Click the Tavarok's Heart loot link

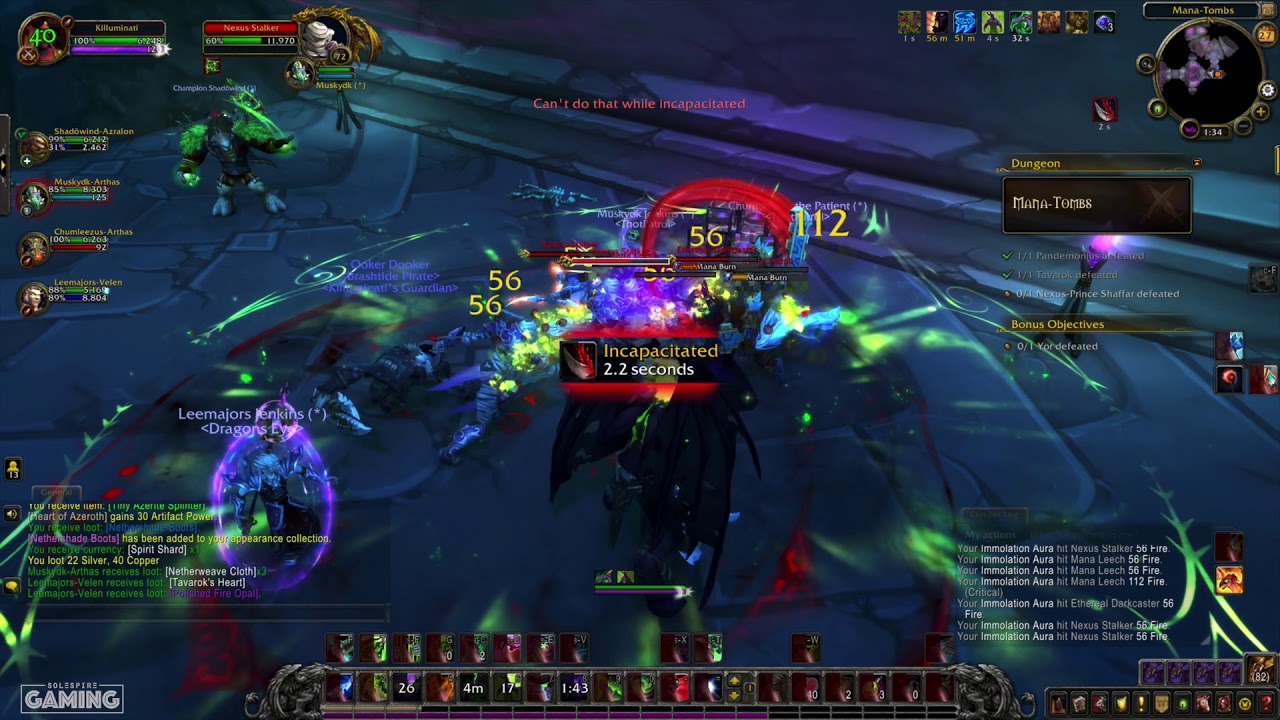[x=206, y=582]
